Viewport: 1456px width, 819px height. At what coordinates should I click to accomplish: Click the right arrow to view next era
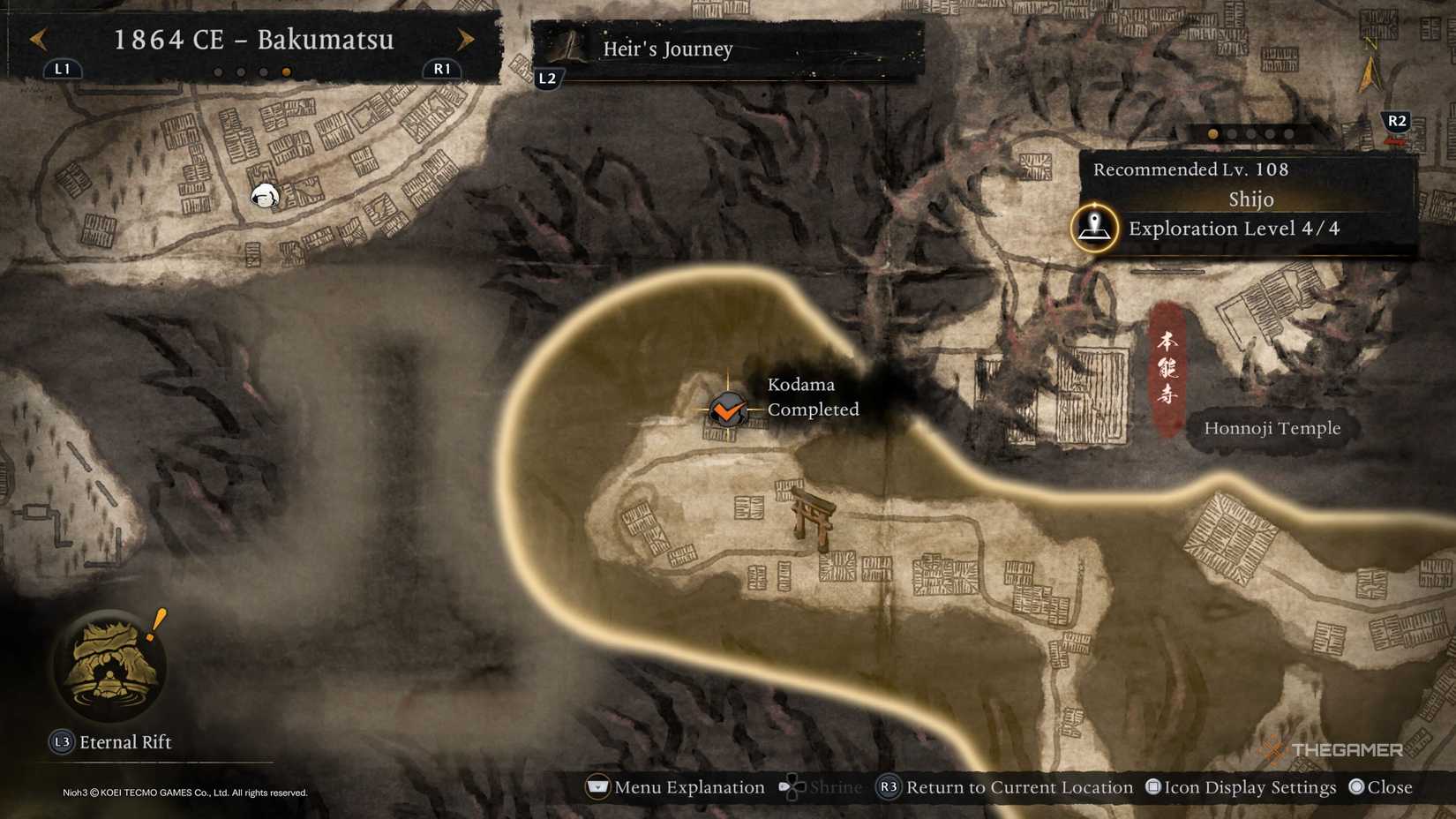[x=466, y=40]
